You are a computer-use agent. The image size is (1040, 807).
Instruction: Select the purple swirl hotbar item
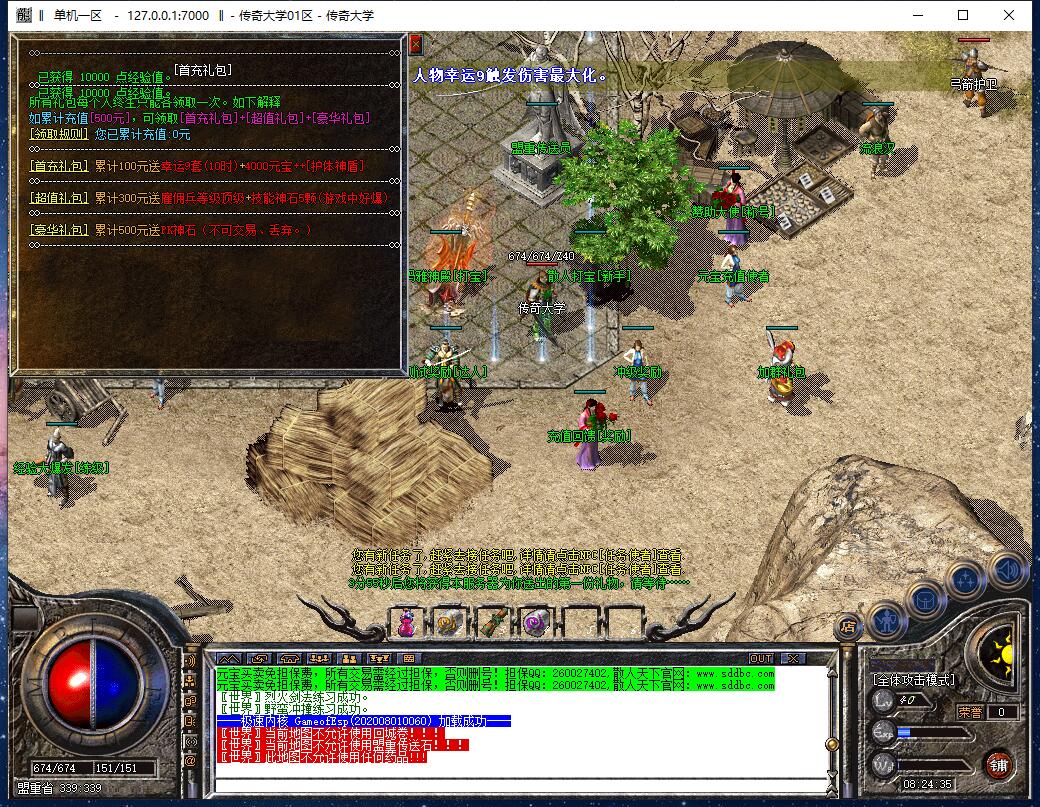click(x=533, y=624)
